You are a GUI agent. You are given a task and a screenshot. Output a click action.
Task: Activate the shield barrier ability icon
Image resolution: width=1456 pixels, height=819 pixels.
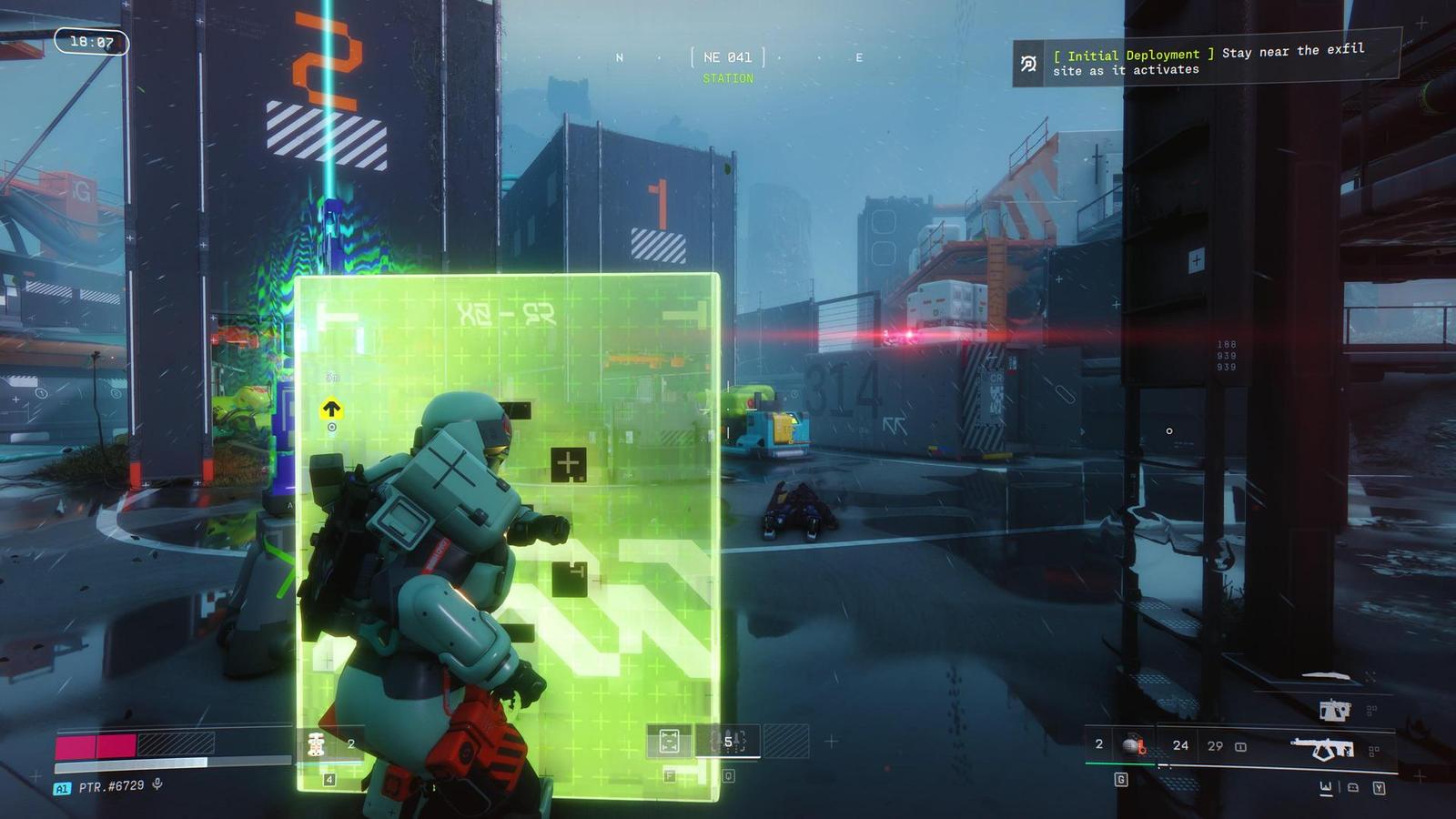tap(669, 742)
